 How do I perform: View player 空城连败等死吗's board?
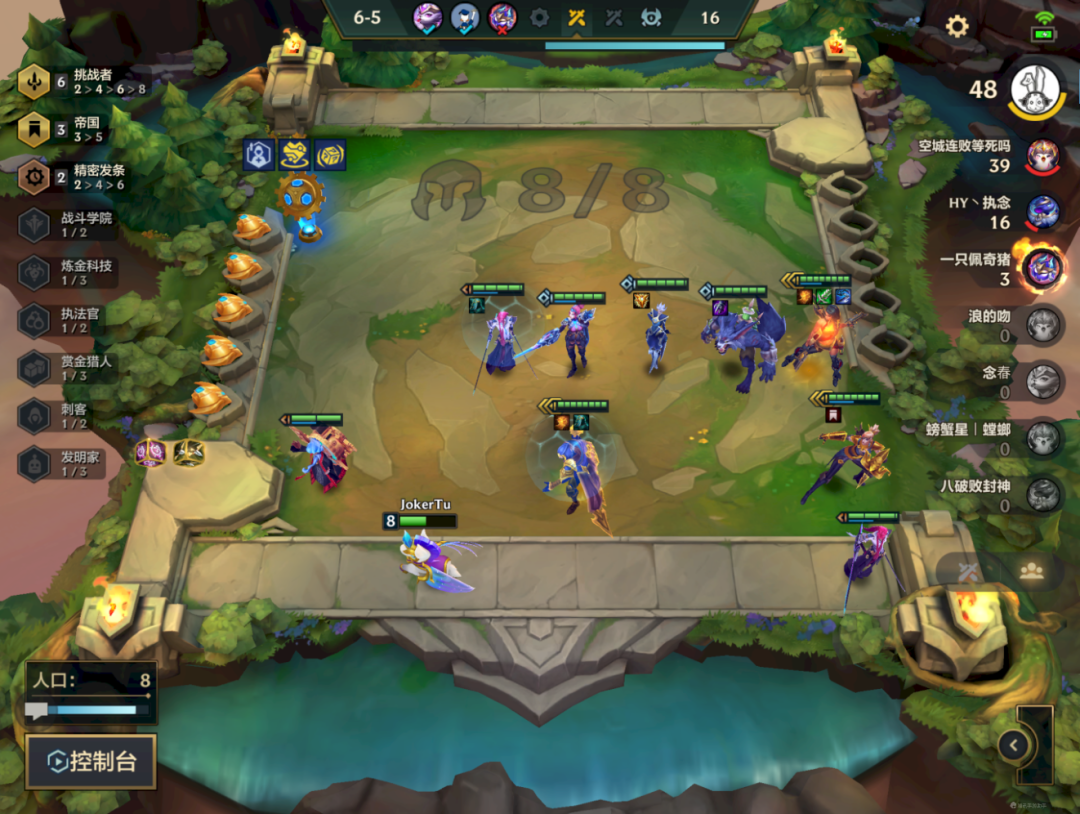(1043, 155)
